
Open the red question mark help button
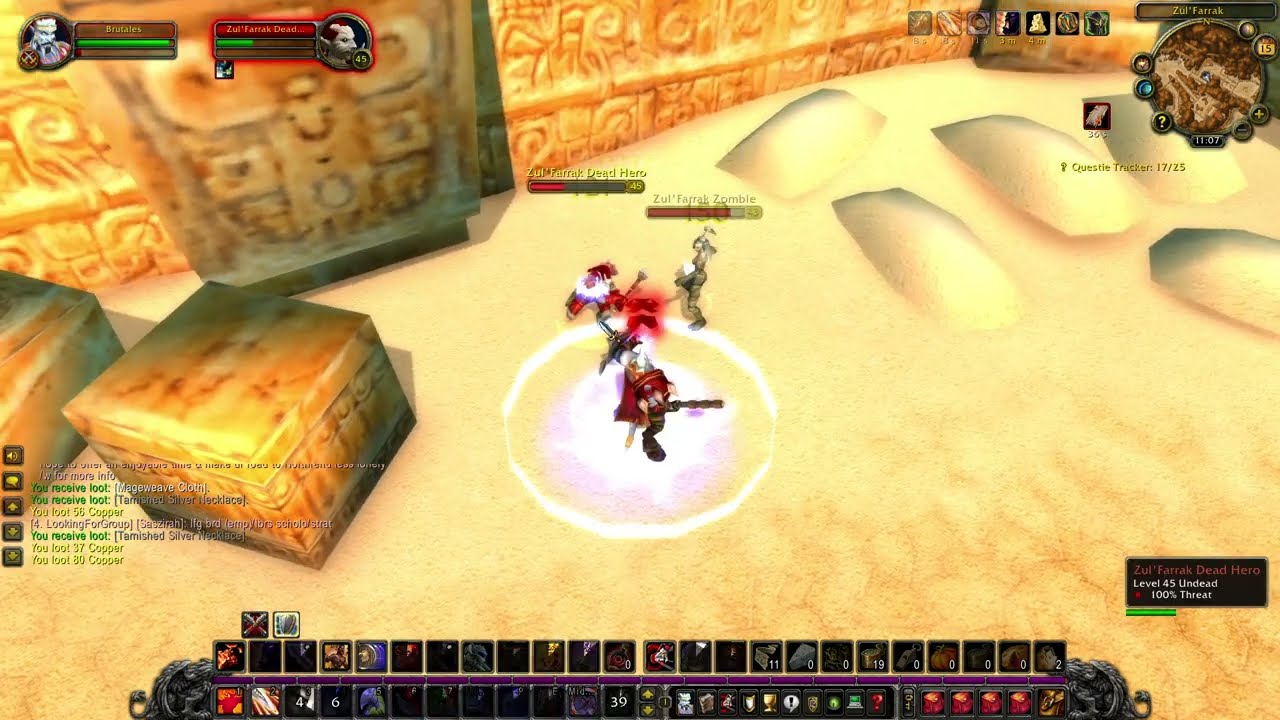click(877, 702)
